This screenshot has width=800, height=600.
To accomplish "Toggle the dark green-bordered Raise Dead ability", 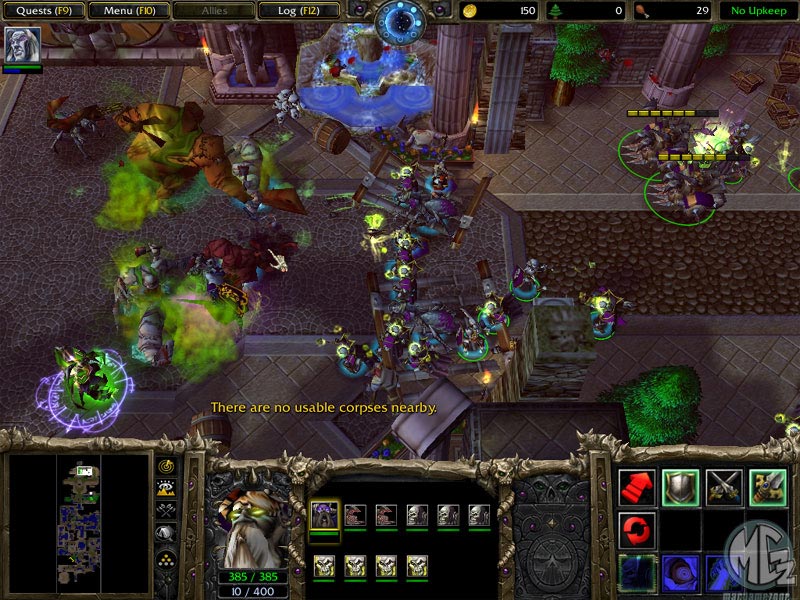I will [x=636, y=571].
